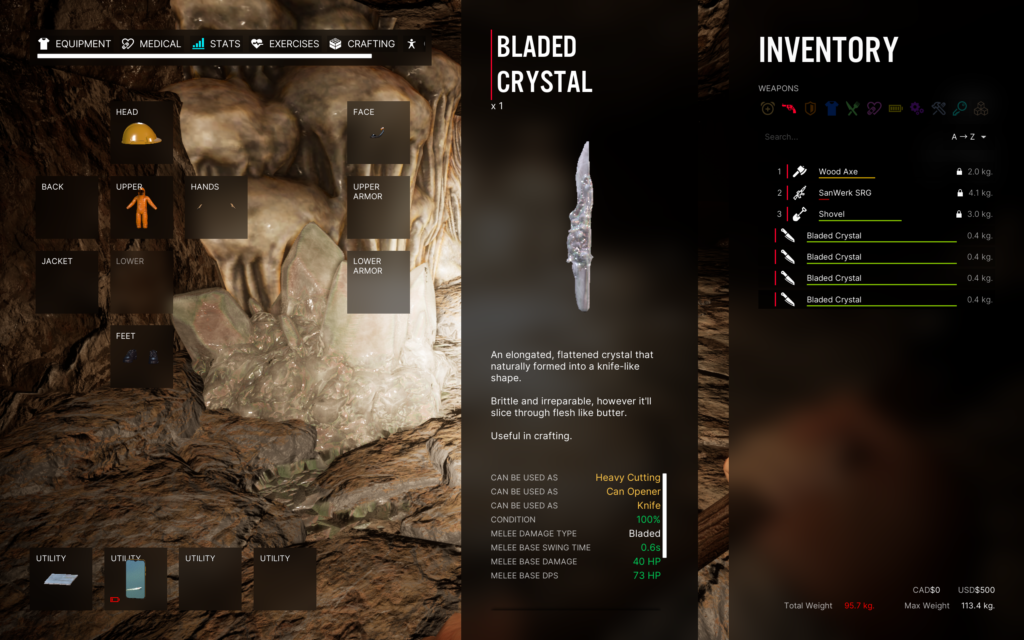Select the yellow hard hat in Head slot
The image size is (1024, 640).
pos(141,135)
